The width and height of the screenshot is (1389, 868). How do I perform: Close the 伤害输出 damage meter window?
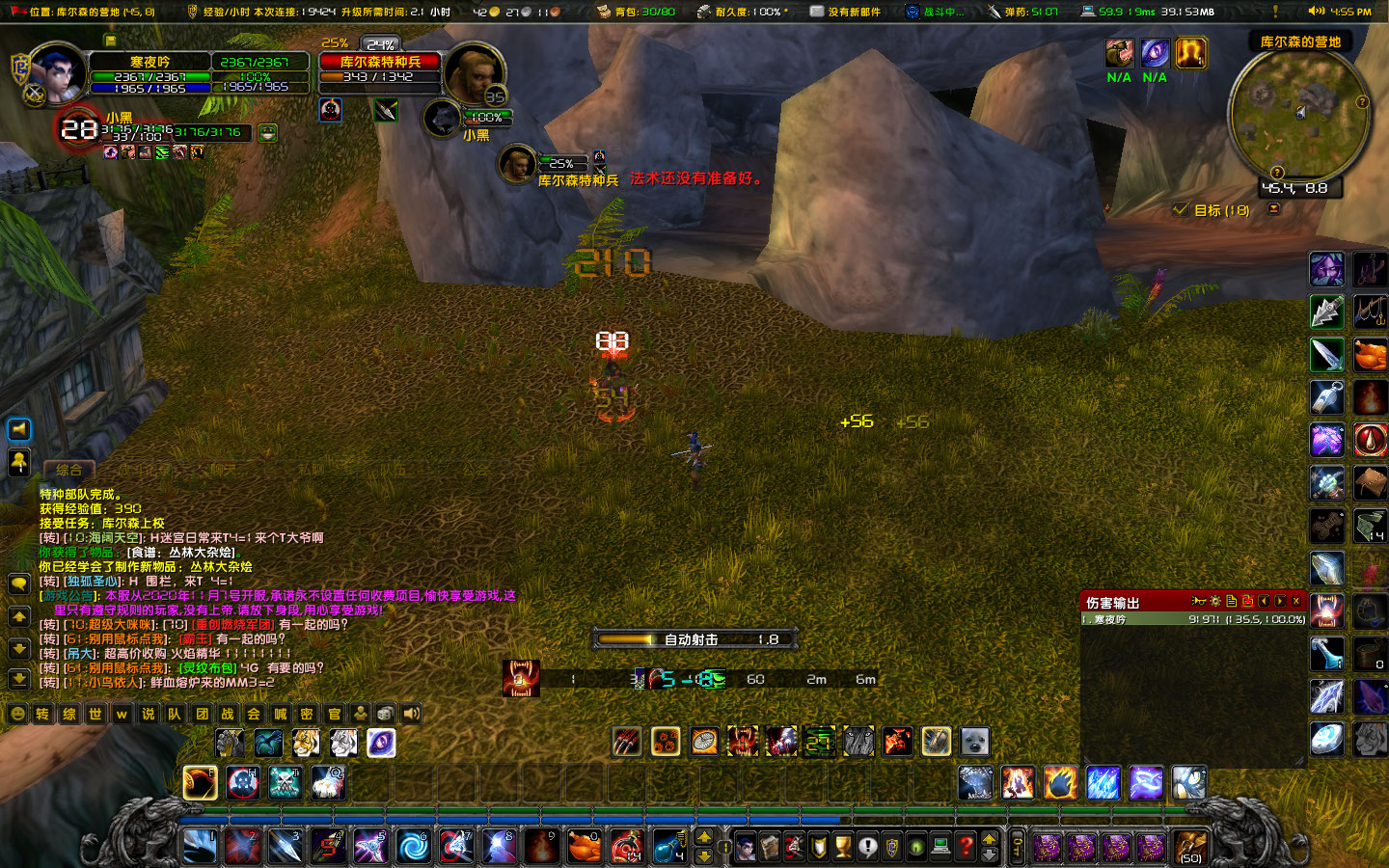(1296, 602)
